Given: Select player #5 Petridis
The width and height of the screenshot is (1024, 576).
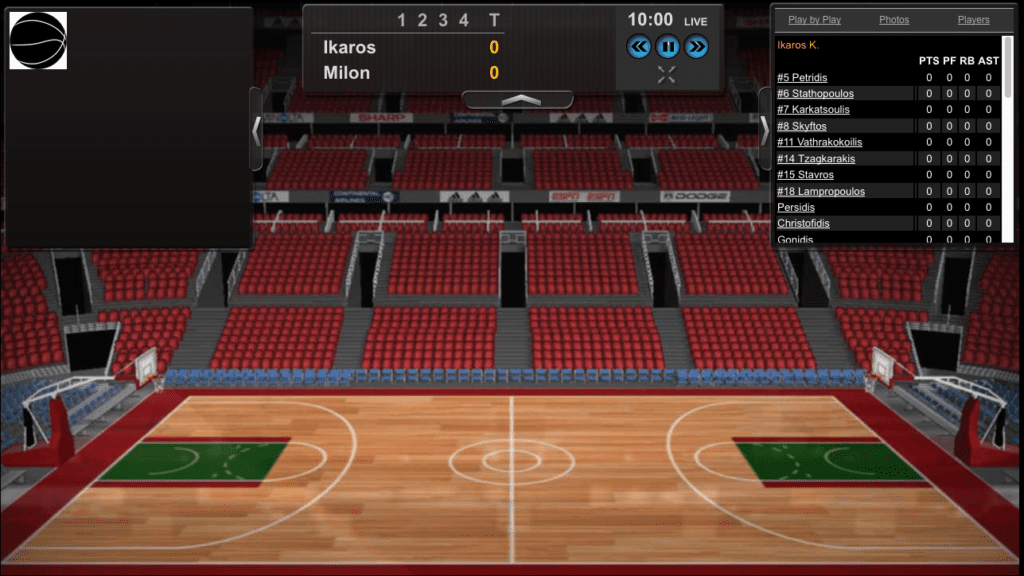Looking at the screenshot, I should tap(802, 78).
